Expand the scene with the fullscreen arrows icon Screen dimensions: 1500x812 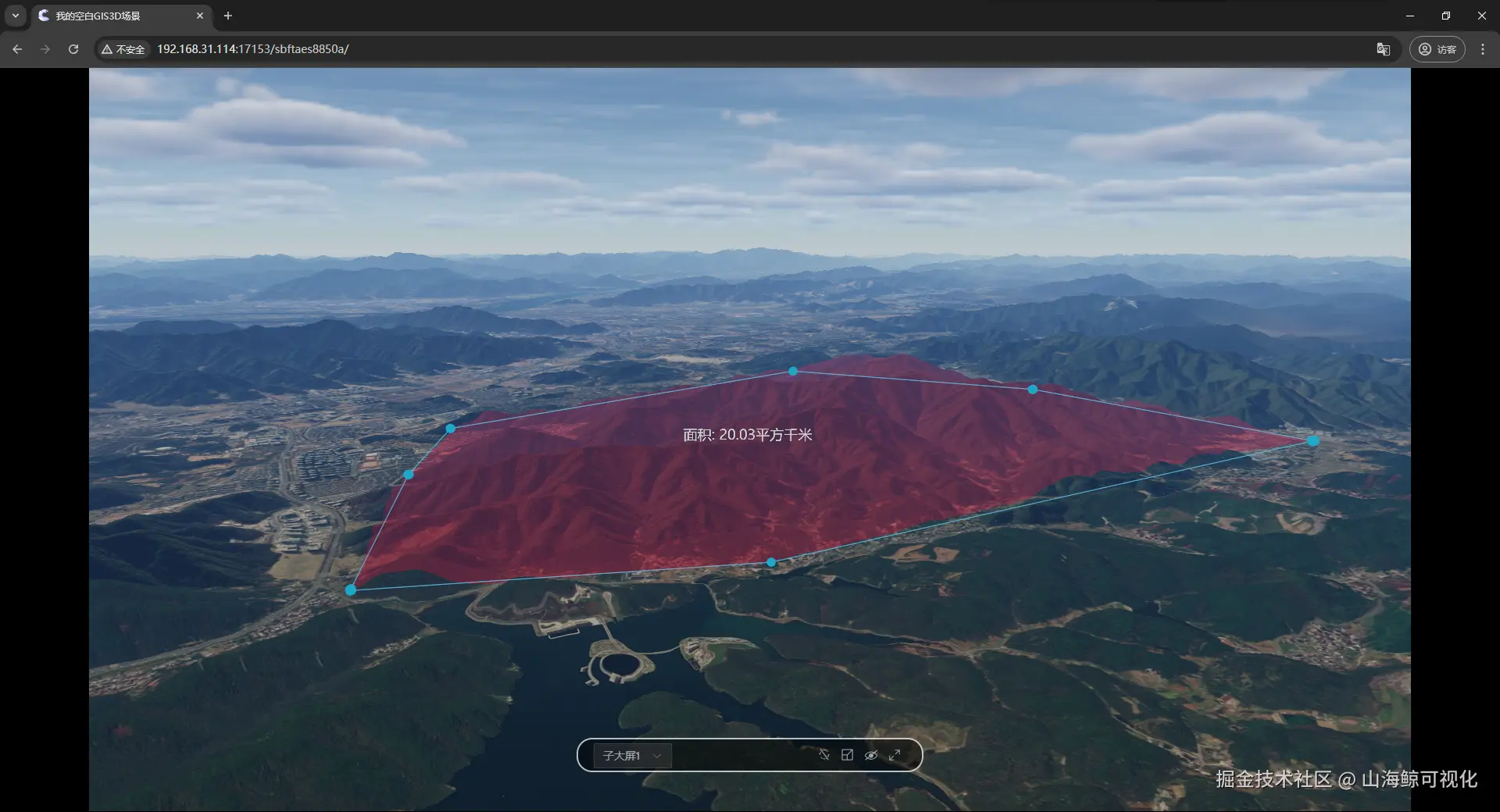point(895,755)
